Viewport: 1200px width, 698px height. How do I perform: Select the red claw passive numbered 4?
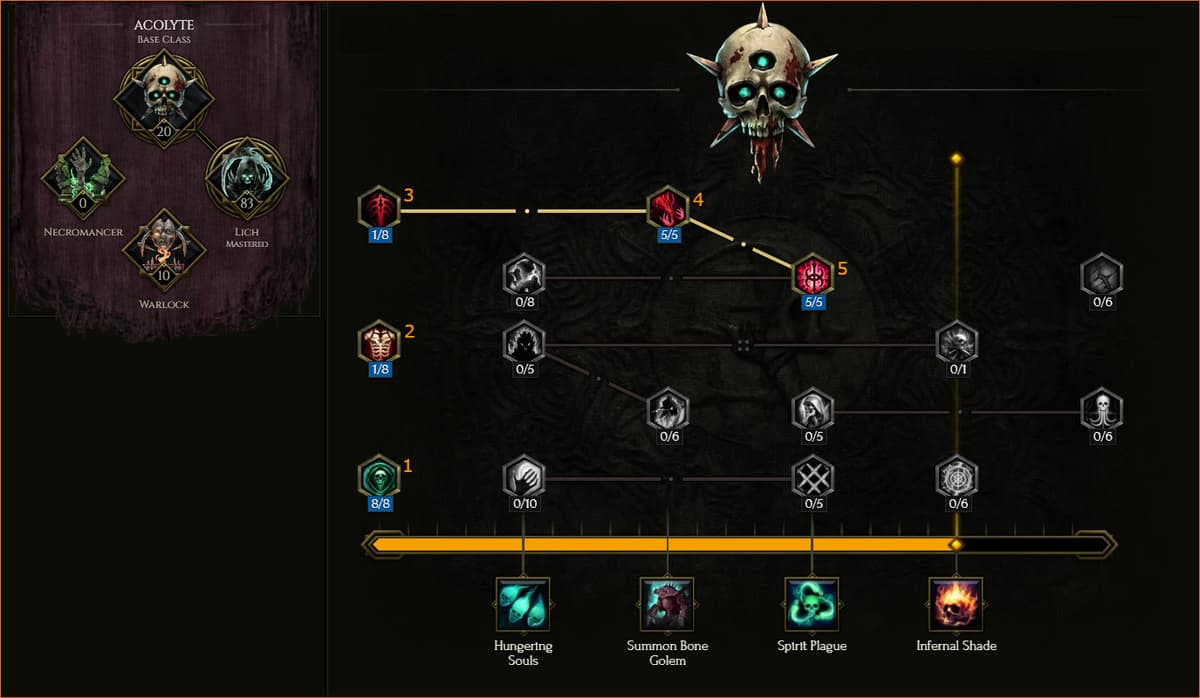click(667, 209)
